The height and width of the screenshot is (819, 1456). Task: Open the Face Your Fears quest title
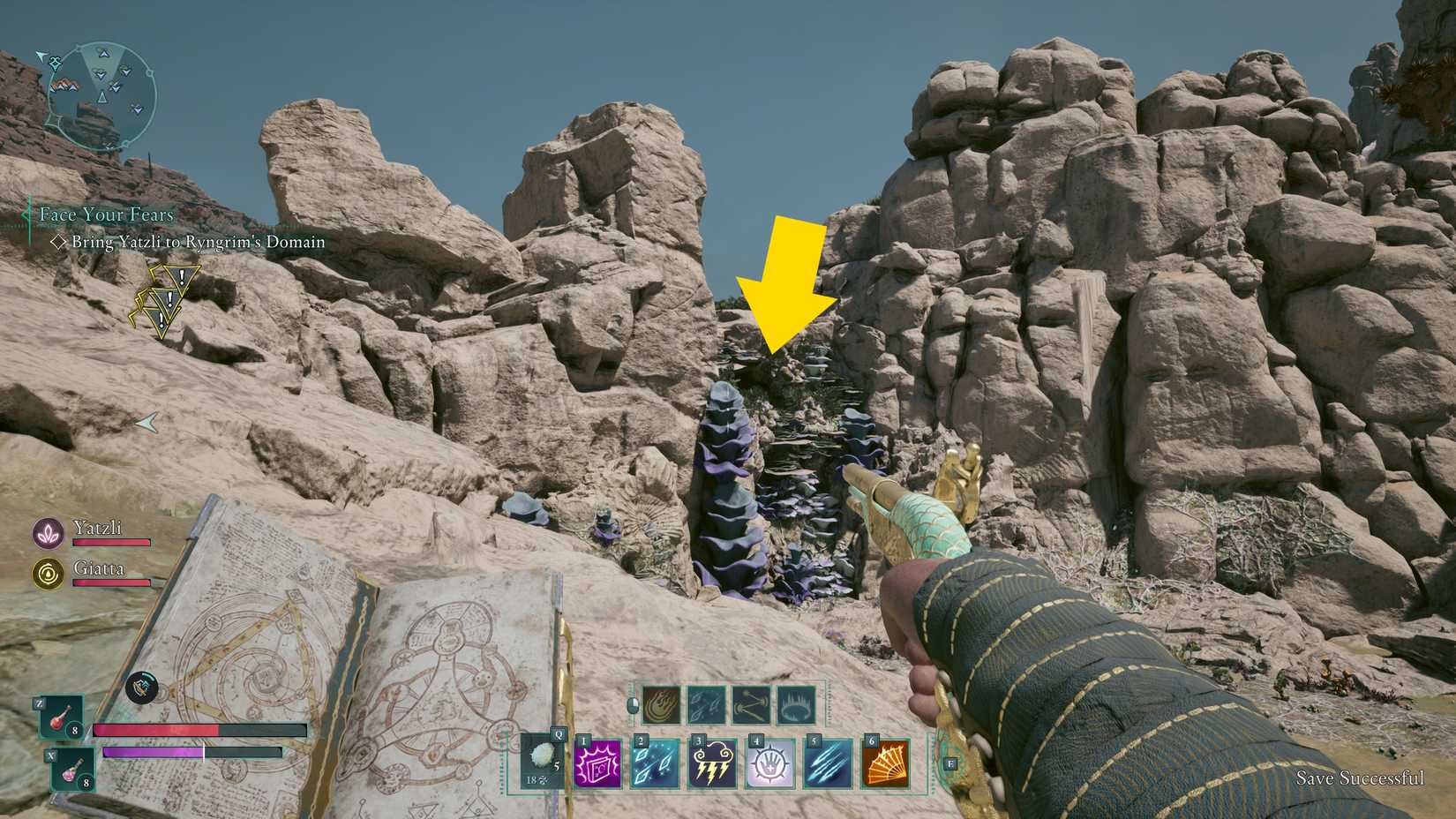click(104, 214)
